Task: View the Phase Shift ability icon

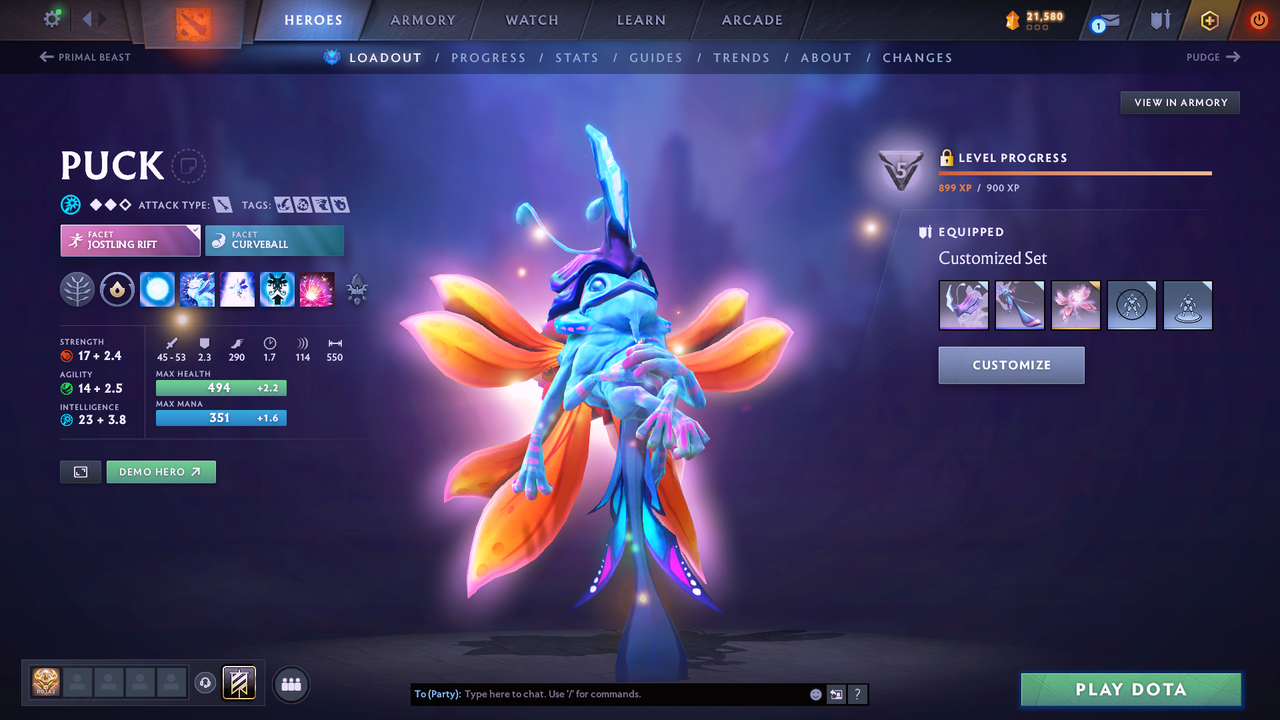Action: [237, 289]
